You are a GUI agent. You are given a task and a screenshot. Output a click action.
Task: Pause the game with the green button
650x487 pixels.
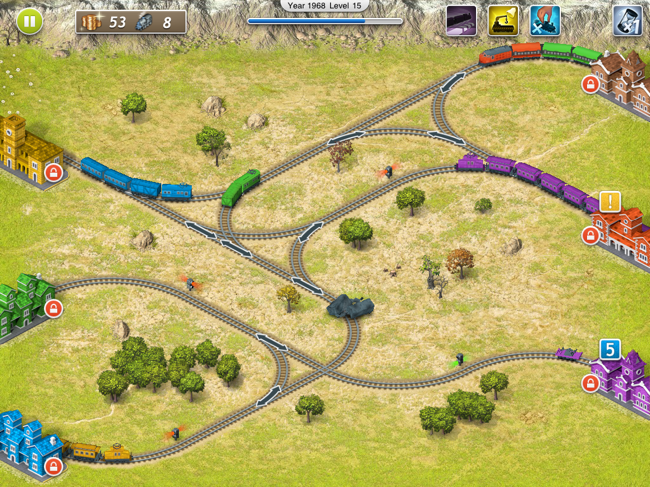click(30, 20)
